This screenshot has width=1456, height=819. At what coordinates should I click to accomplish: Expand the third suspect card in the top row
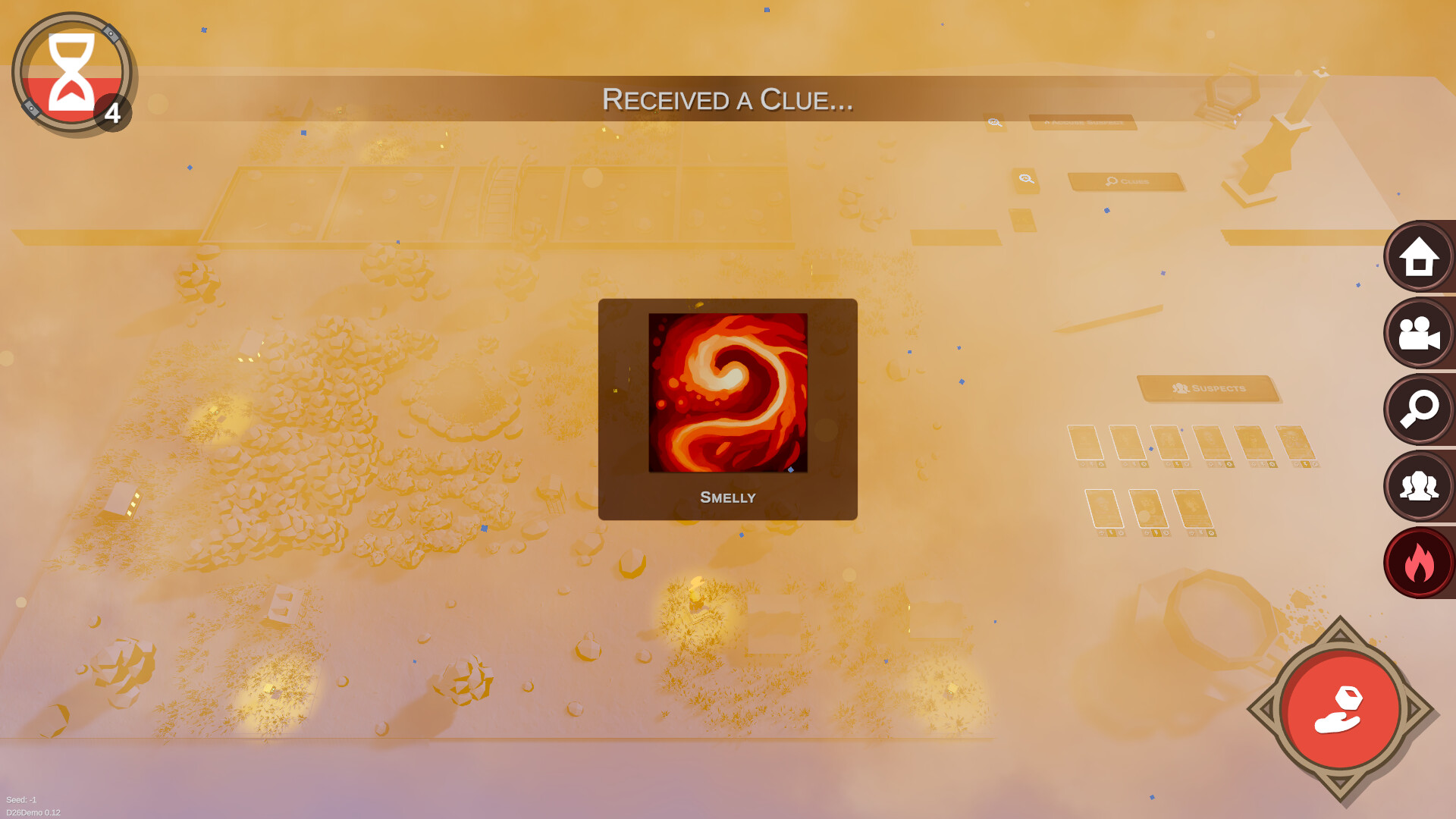pos(1171,441)
